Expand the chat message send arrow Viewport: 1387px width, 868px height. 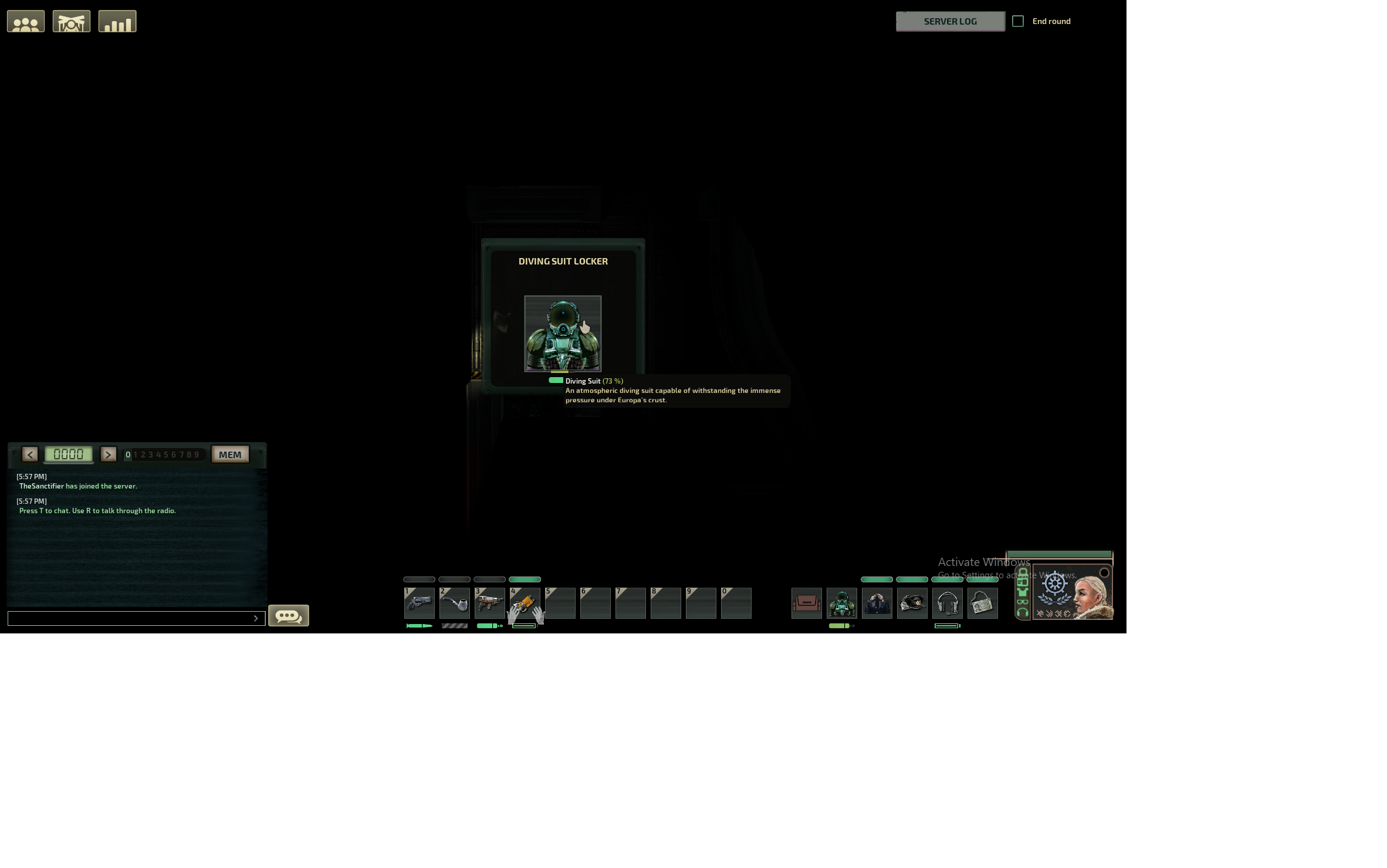(x=256, y=618)
